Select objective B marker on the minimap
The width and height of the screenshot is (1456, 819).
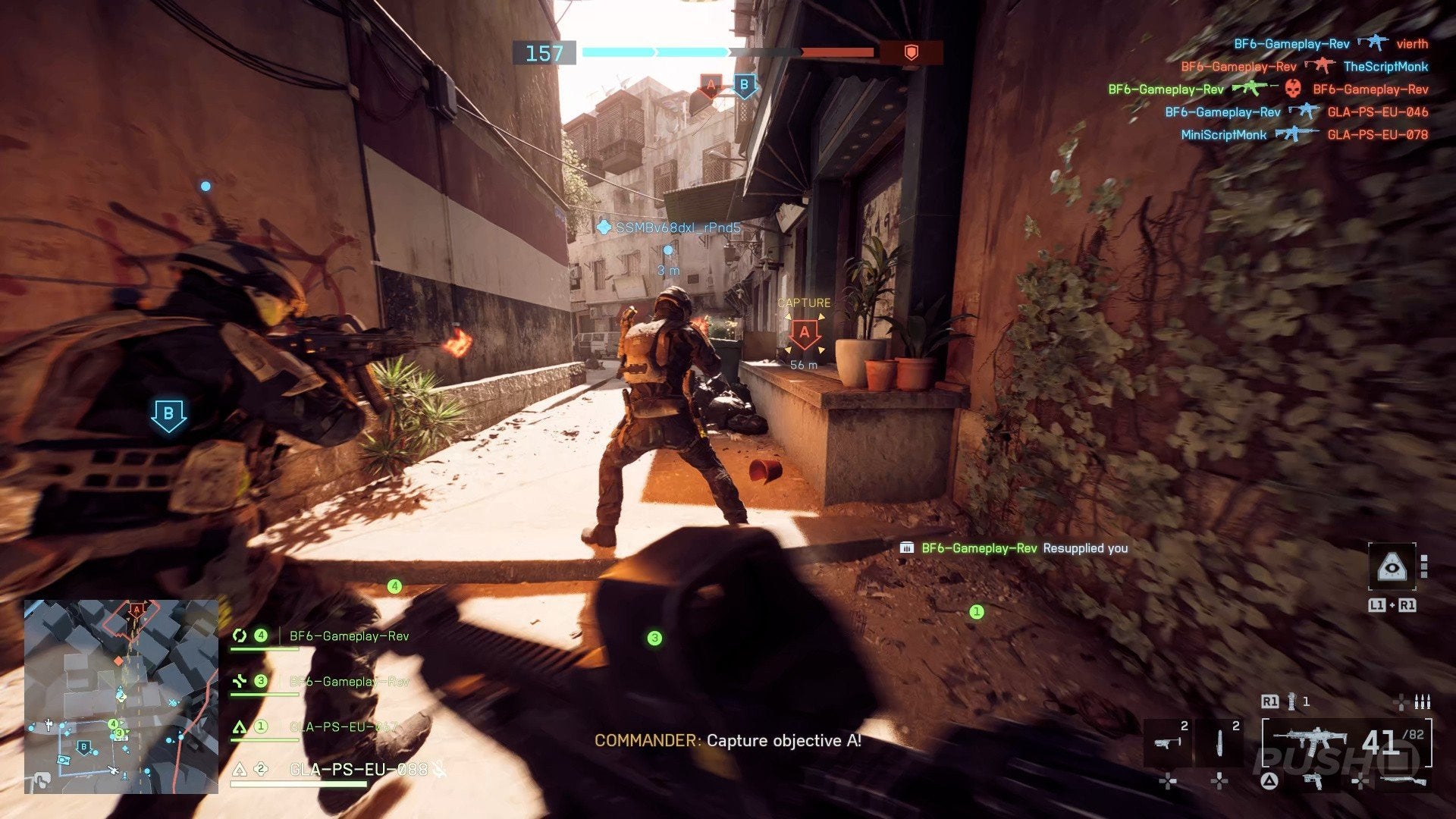click(85, 748)
